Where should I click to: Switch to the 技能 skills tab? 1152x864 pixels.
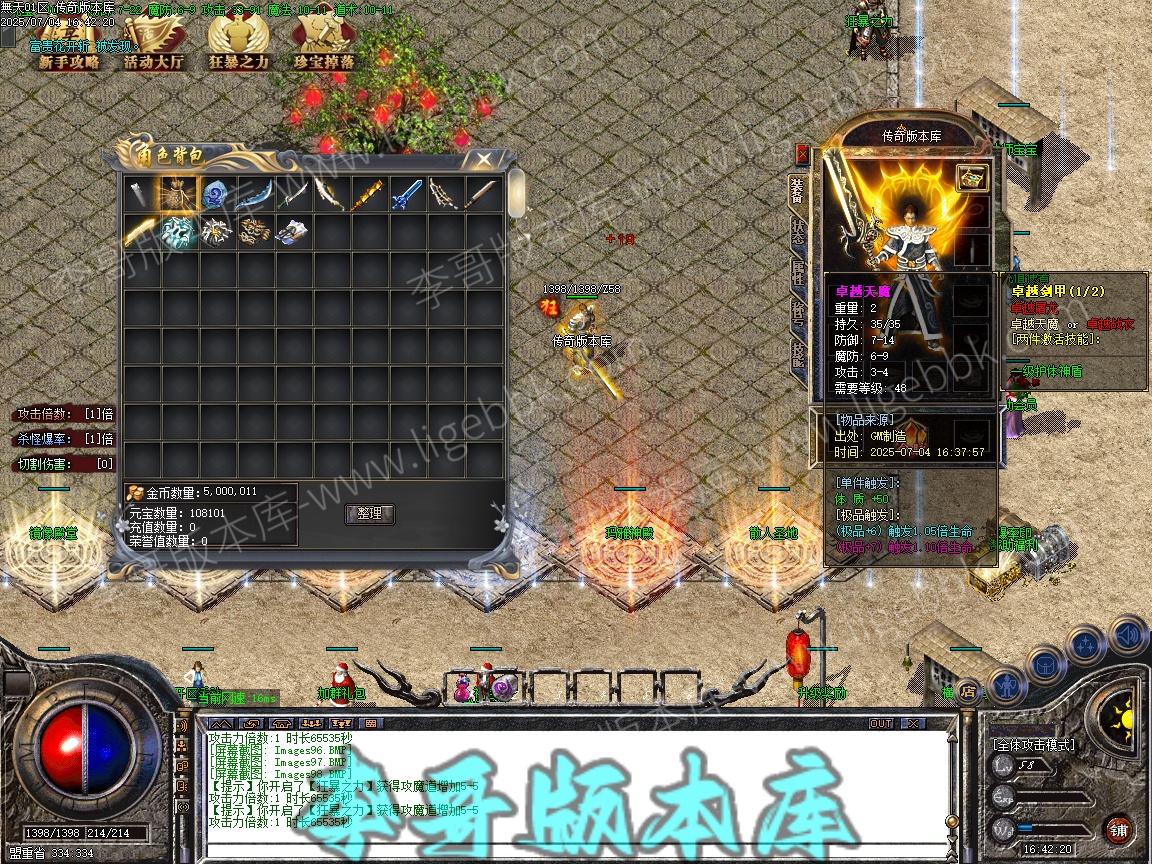tap(798, 356)
